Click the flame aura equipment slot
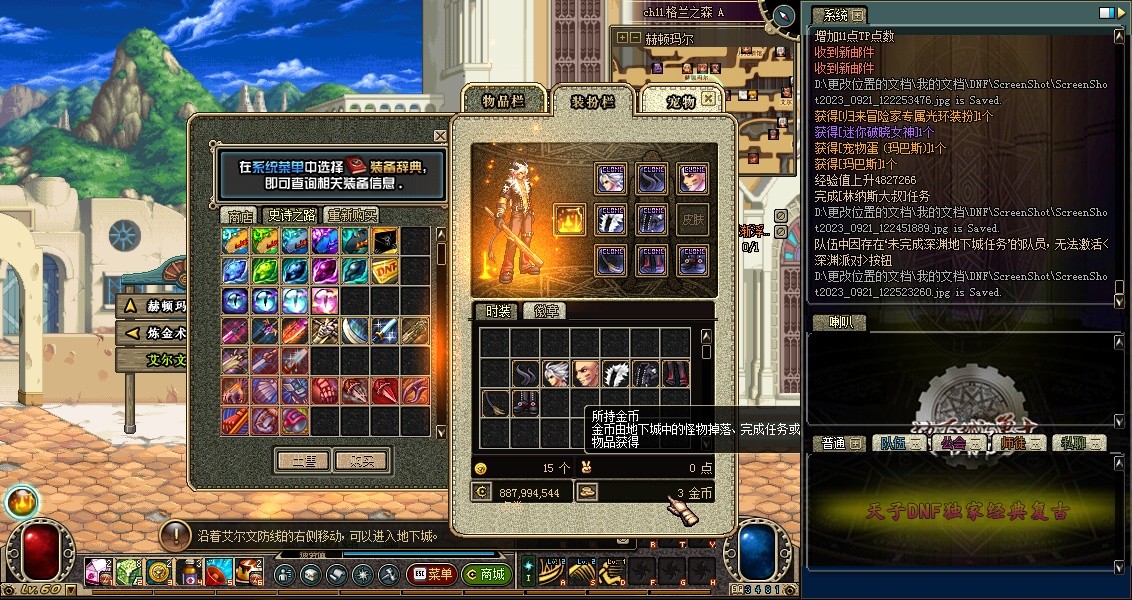Image resolution: width=1132 pixels, height=600 pixels. click(x=569, y=219)
